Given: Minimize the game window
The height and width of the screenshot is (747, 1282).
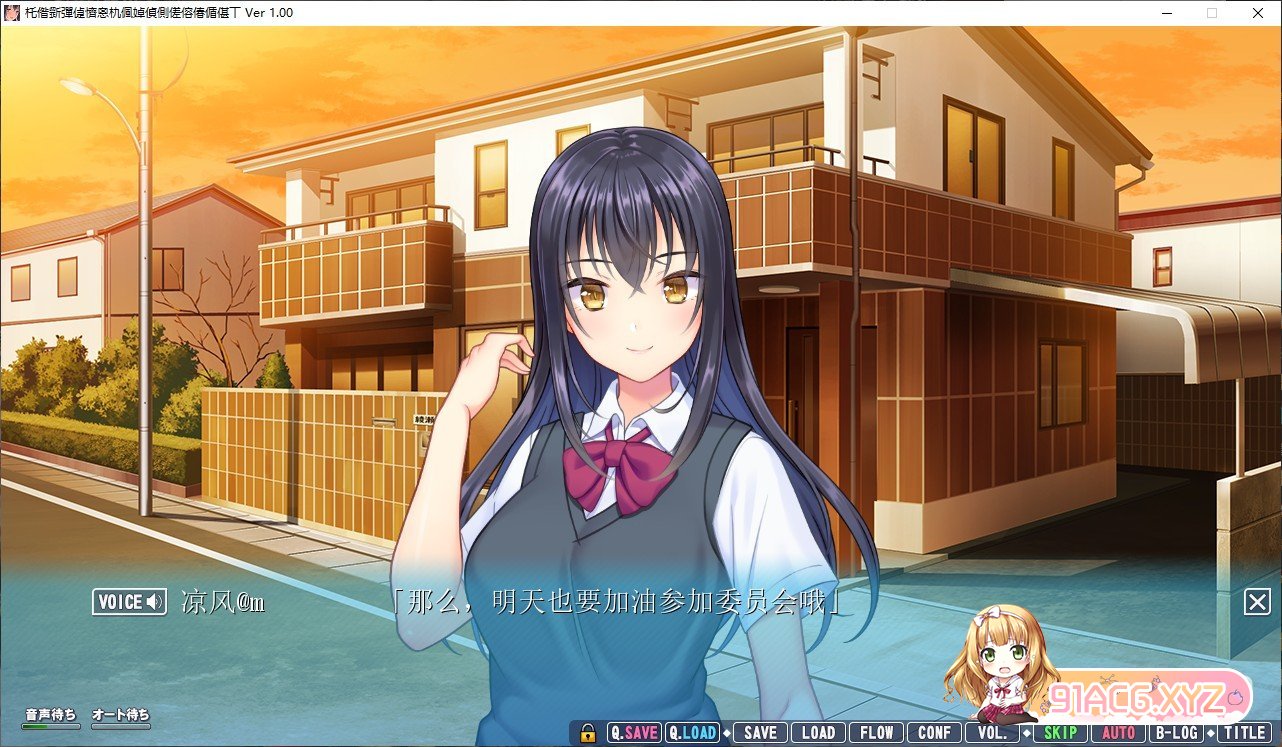Looking at the screenshot, I should (1165, 13).
